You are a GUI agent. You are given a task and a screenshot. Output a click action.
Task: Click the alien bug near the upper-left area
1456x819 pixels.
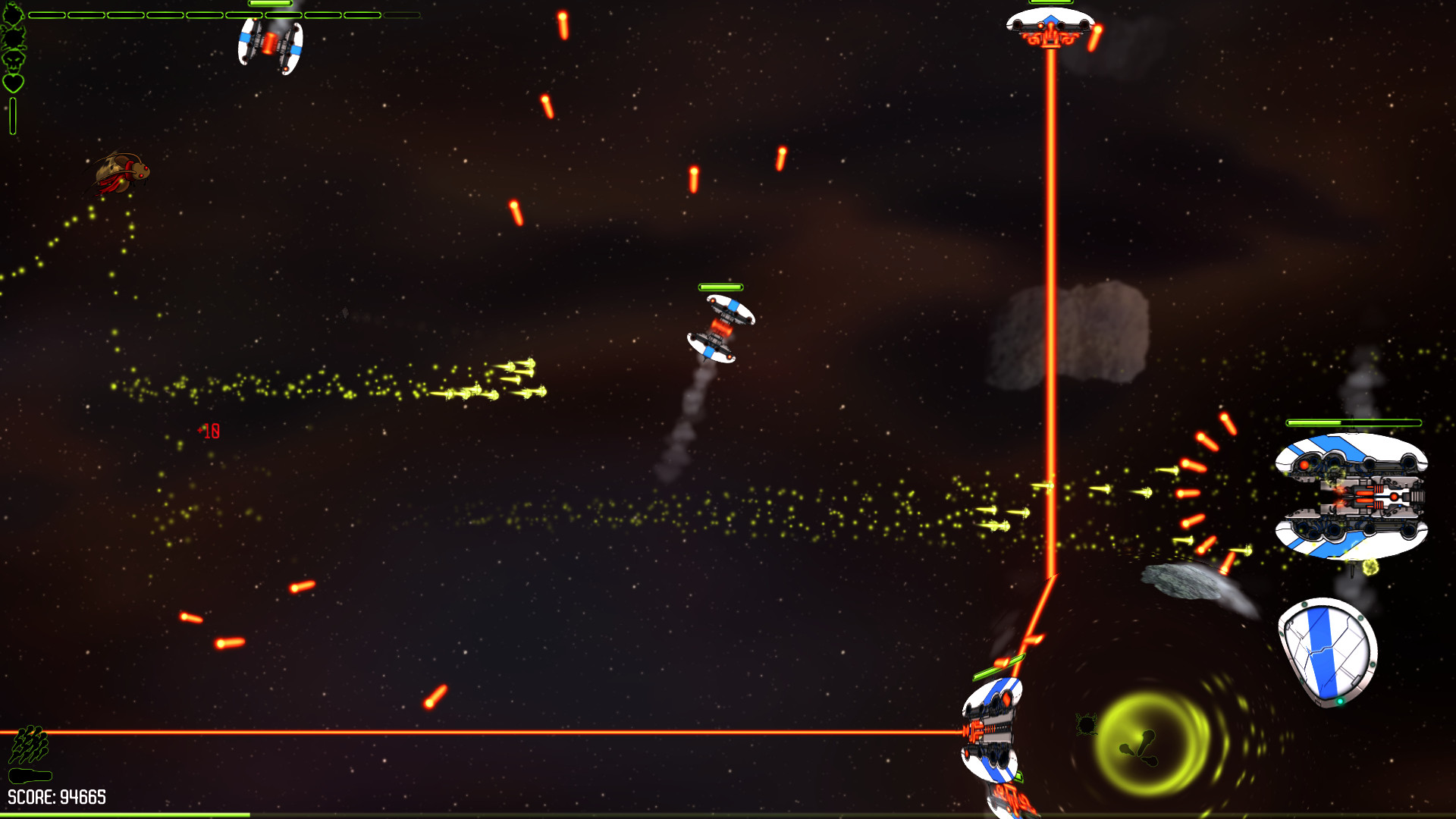pos(120,173)
